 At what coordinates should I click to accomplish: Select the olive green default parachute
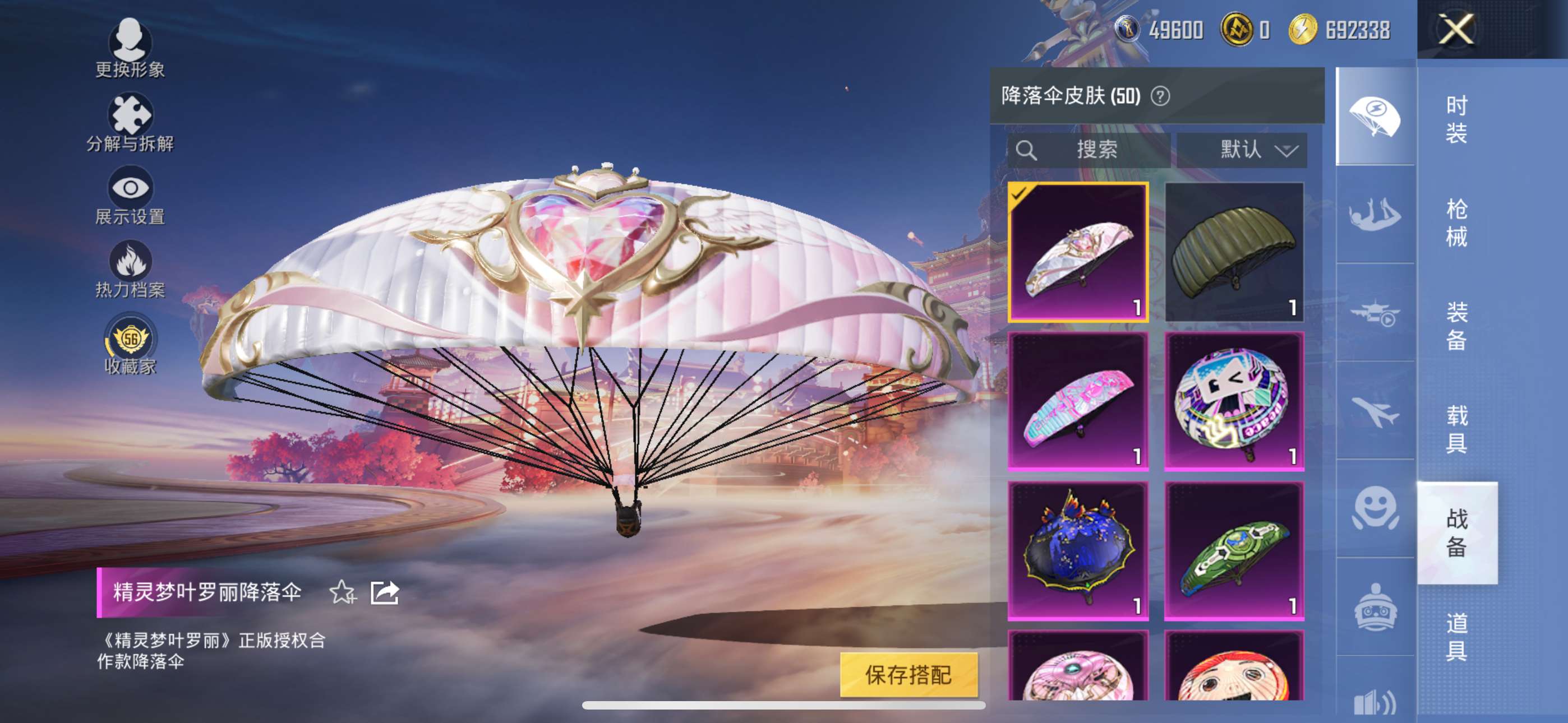click(x=1234, y=251)
